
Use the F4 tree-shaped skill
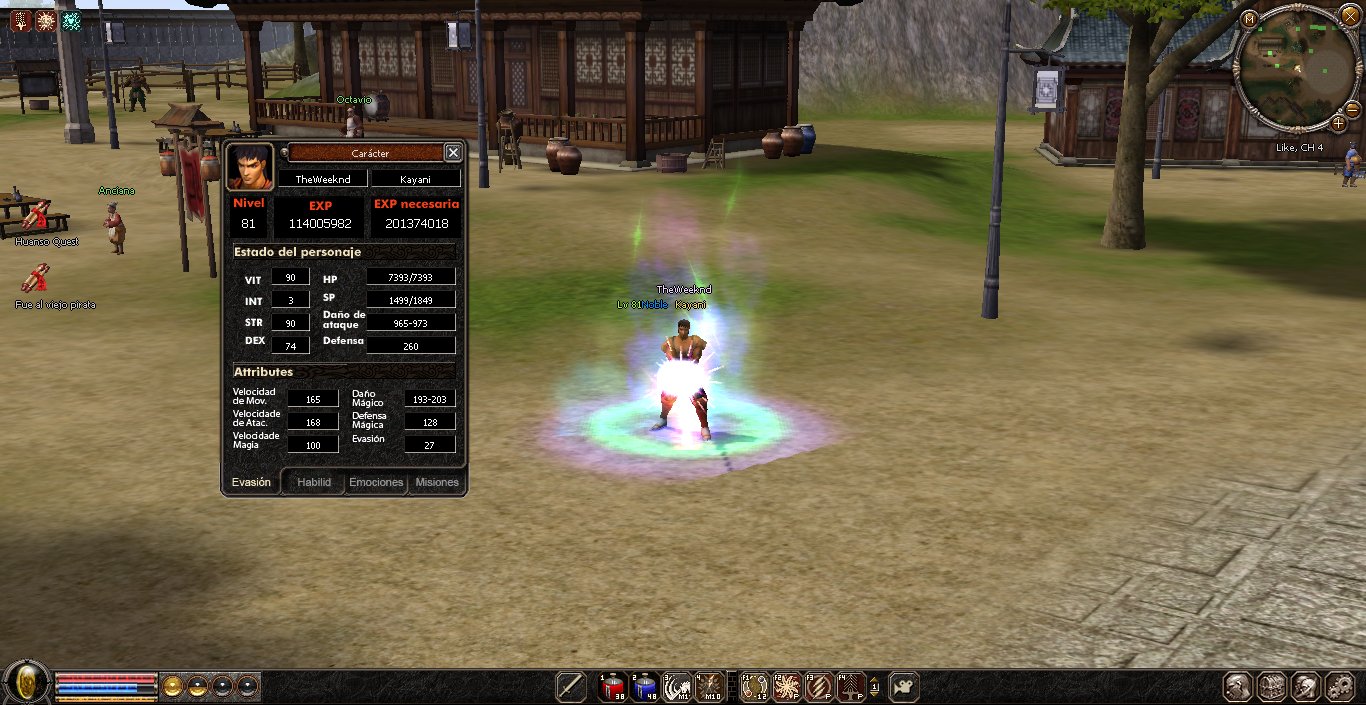[x=851, y=687]
